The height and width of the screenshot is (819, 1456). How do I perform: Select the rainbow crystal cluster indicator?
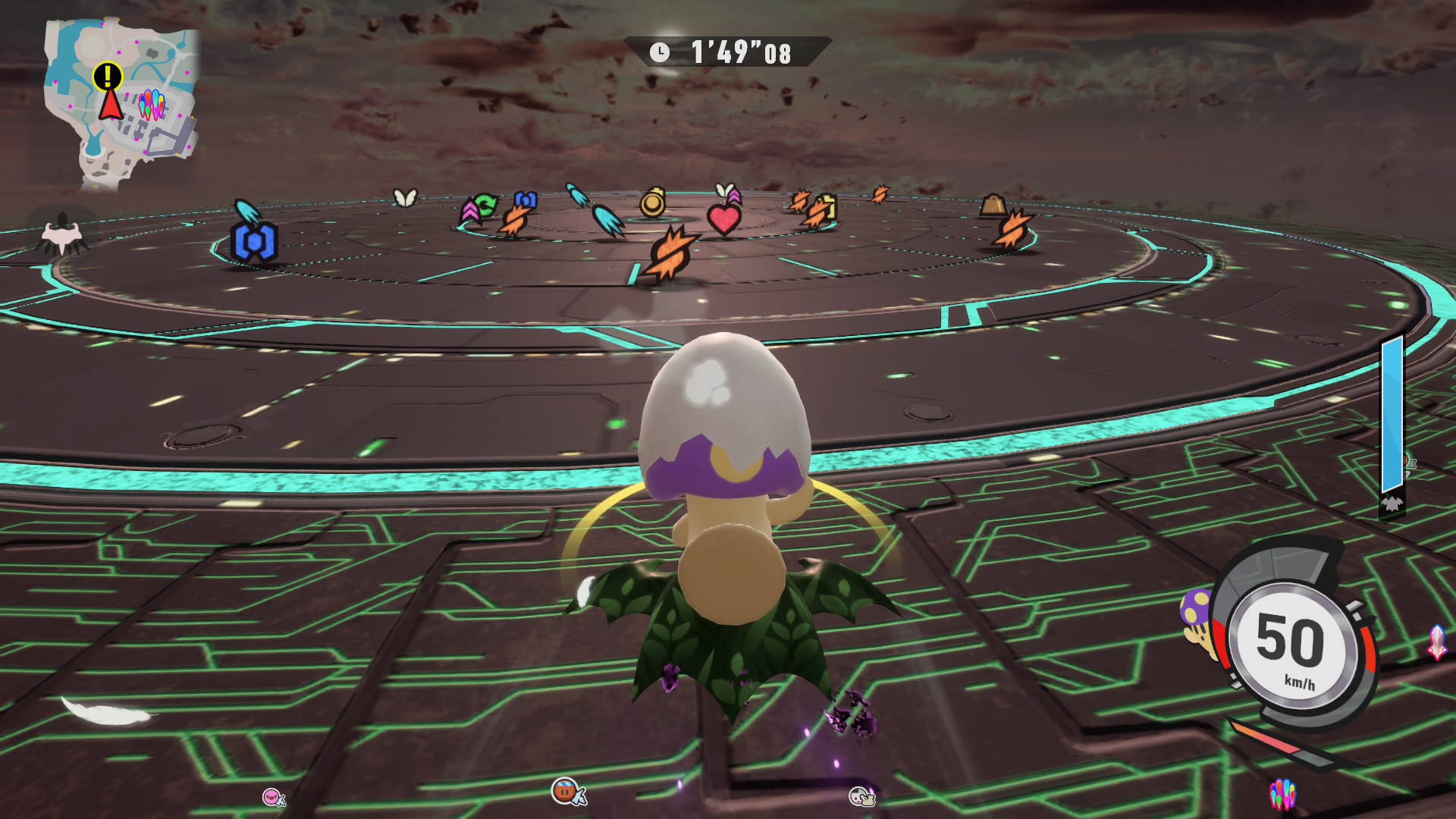pos(1282,794)
